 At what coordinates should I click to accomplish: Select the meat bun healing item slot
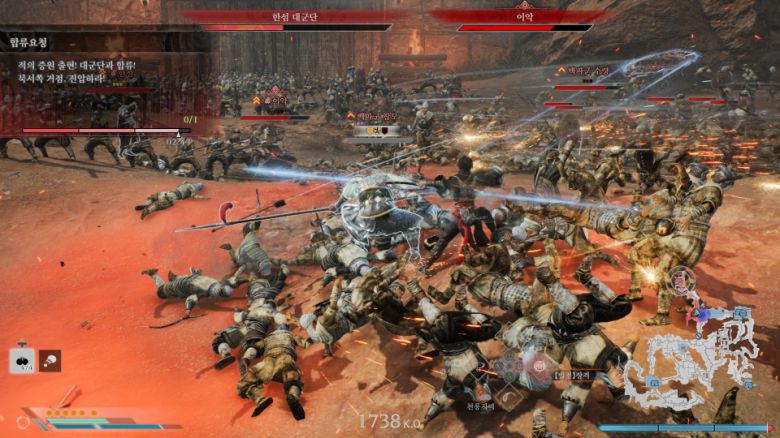pos(22,360)
